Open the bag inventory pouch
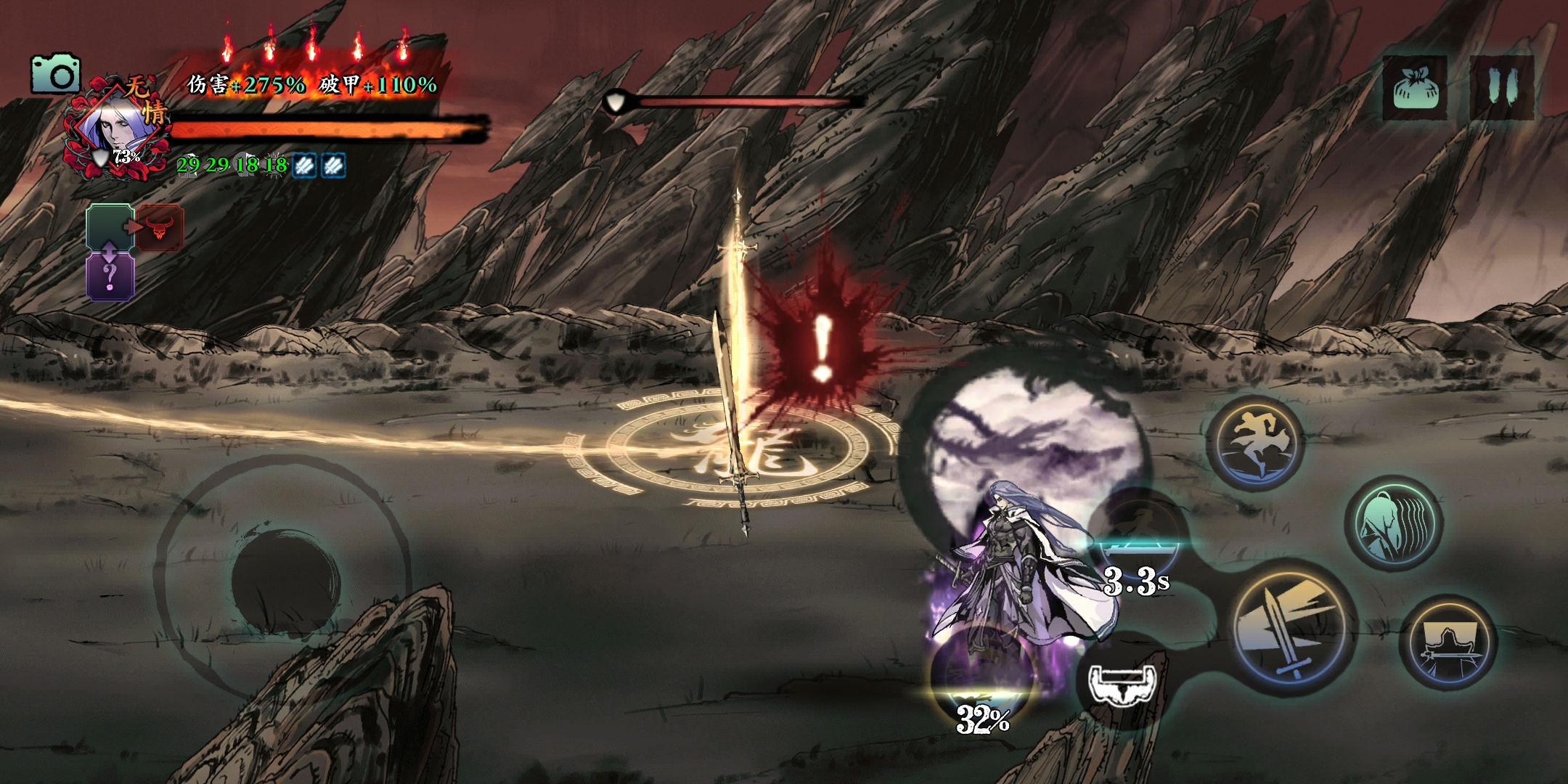Viewport: 1568px width, 784px height. pyautogui.click(x=1414, y=88)
